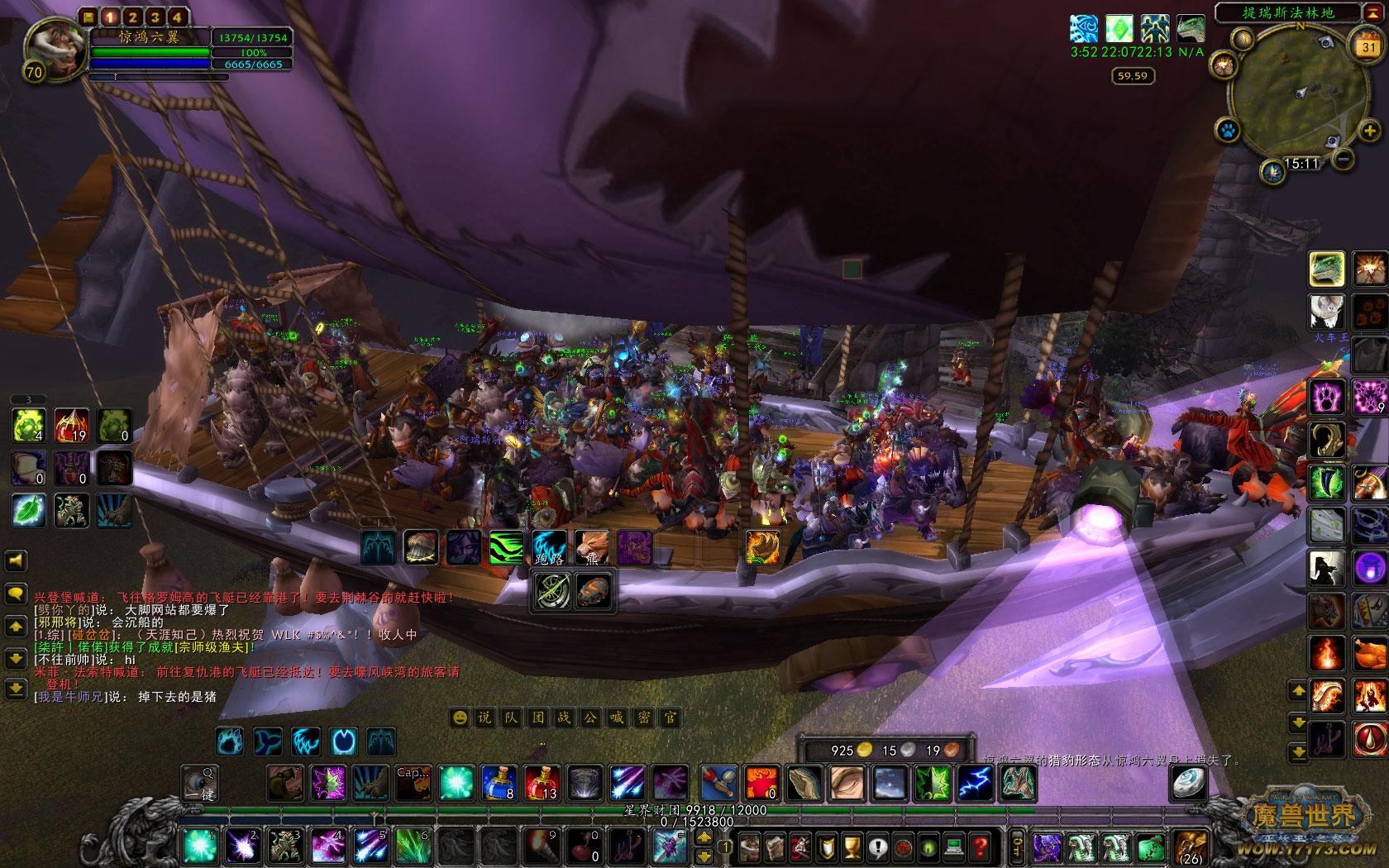Open the gold trophy achievements button
This screenshot has width=1389, height=868.
[x=852, y=847]
